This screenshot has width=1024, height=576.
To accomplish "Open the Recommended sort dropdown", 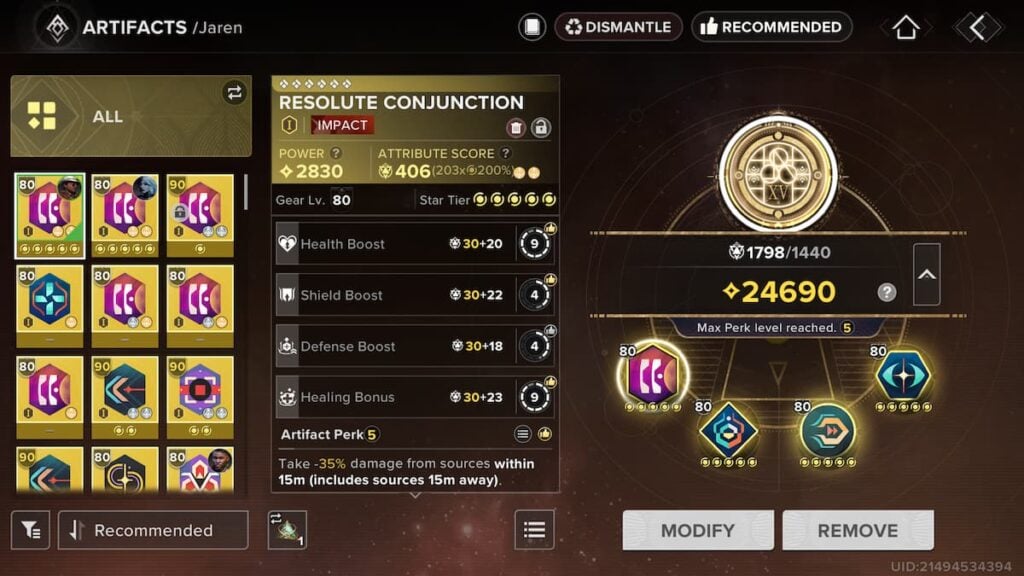I will click(153, 530).
